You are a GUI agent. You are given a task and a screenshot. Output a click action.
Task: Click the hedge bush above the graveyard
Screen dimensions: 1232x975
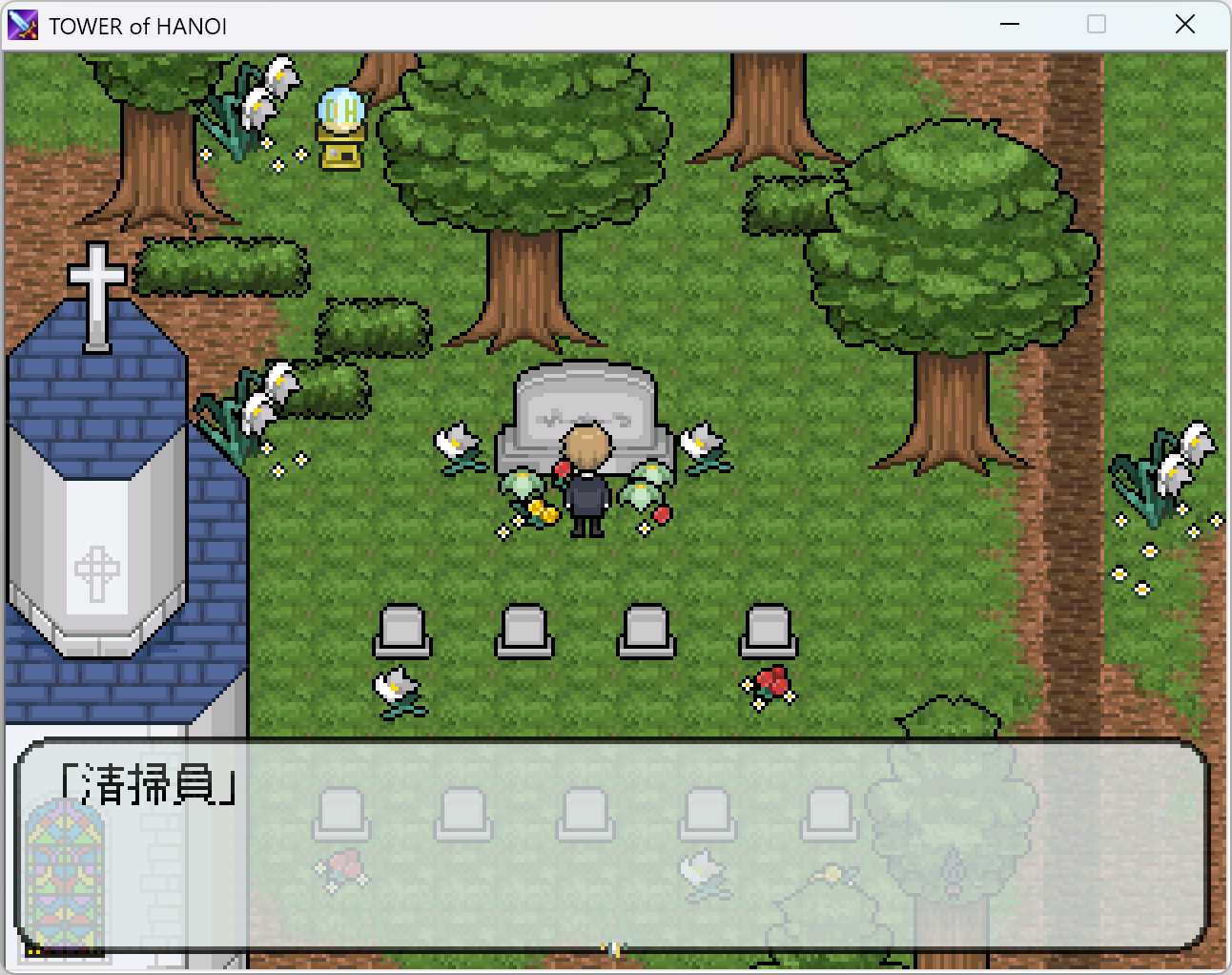point(372,324)
